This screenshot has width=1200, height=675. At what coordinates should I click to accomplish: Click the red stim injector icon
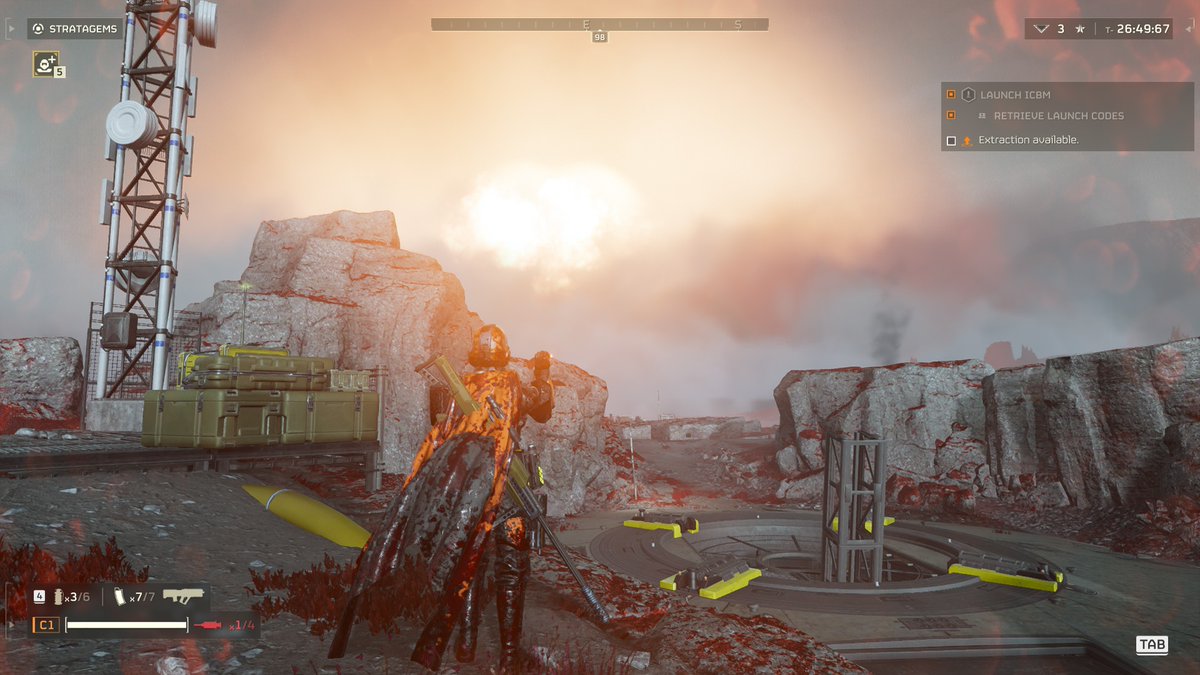point(210,625)
